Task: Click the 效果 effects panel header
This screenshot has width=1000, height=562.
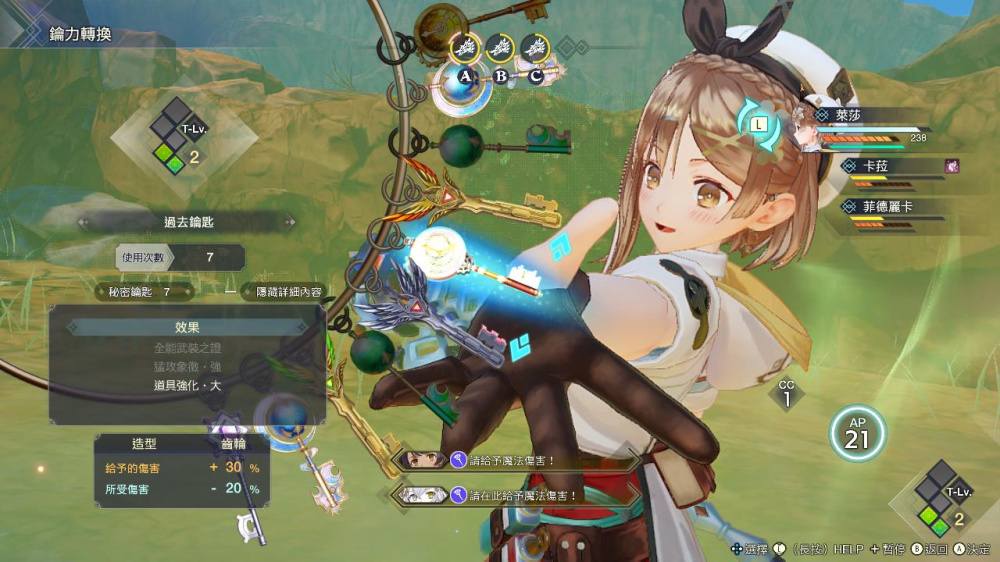Action: (187, 327)
